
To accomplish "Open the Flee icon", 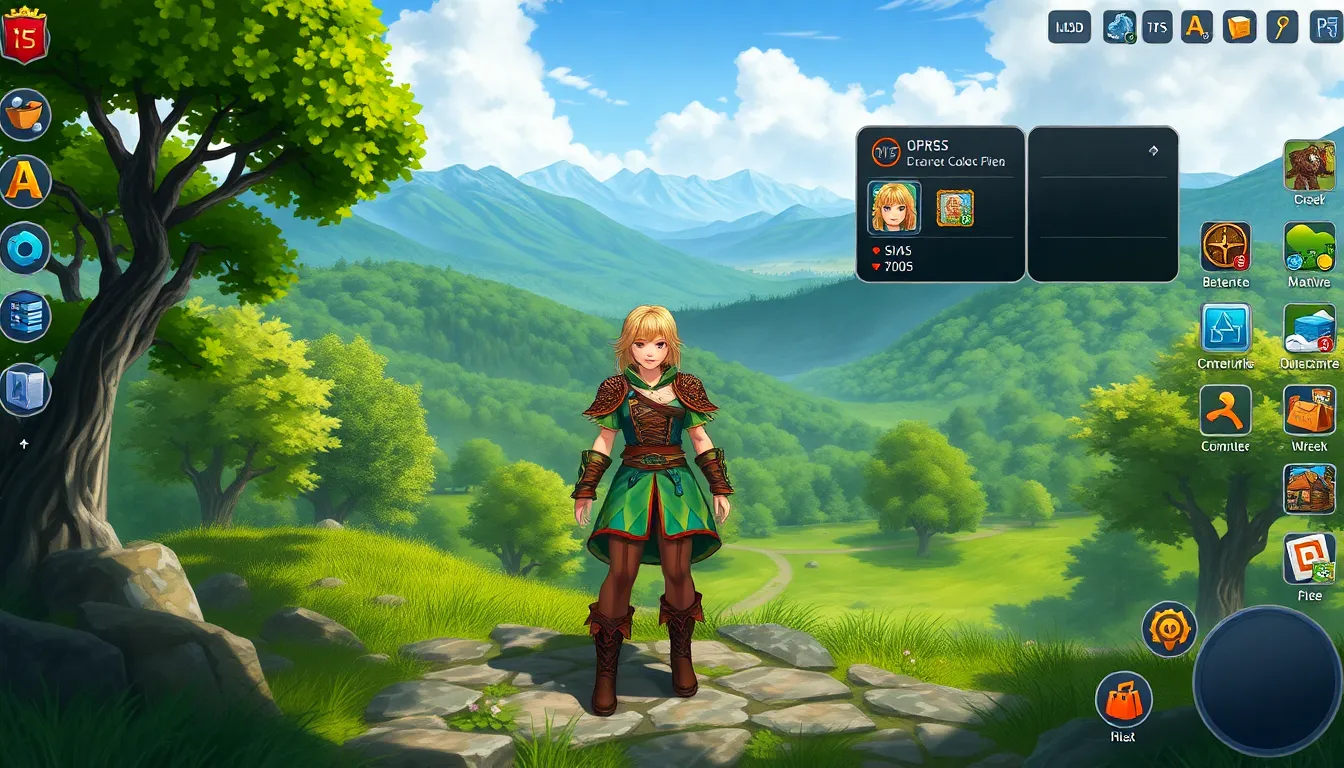I will (1309, 559).
